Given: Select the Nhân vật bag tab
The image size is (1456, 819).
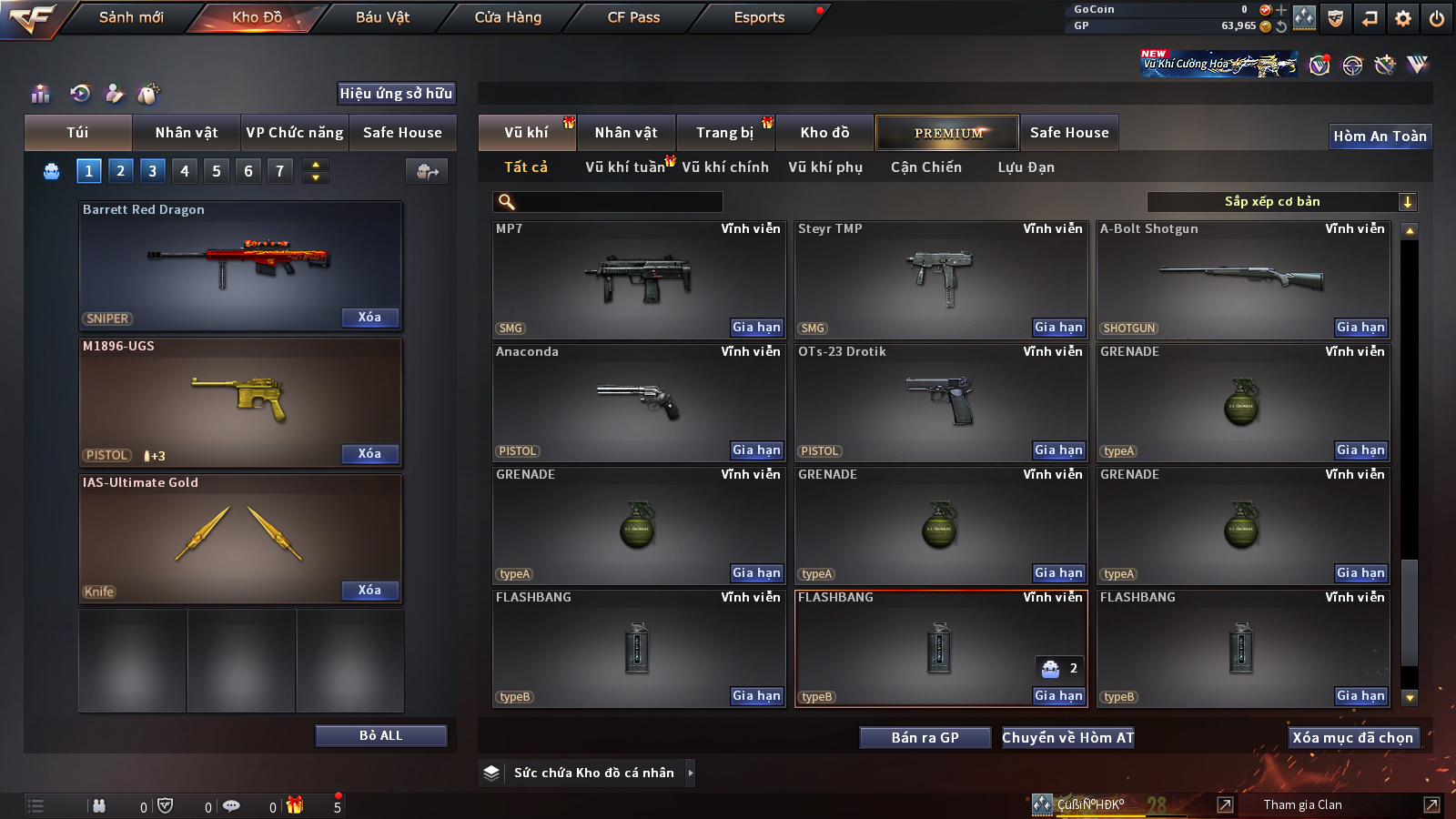Looking at the screenshot, I should click(x=187, y=133).
